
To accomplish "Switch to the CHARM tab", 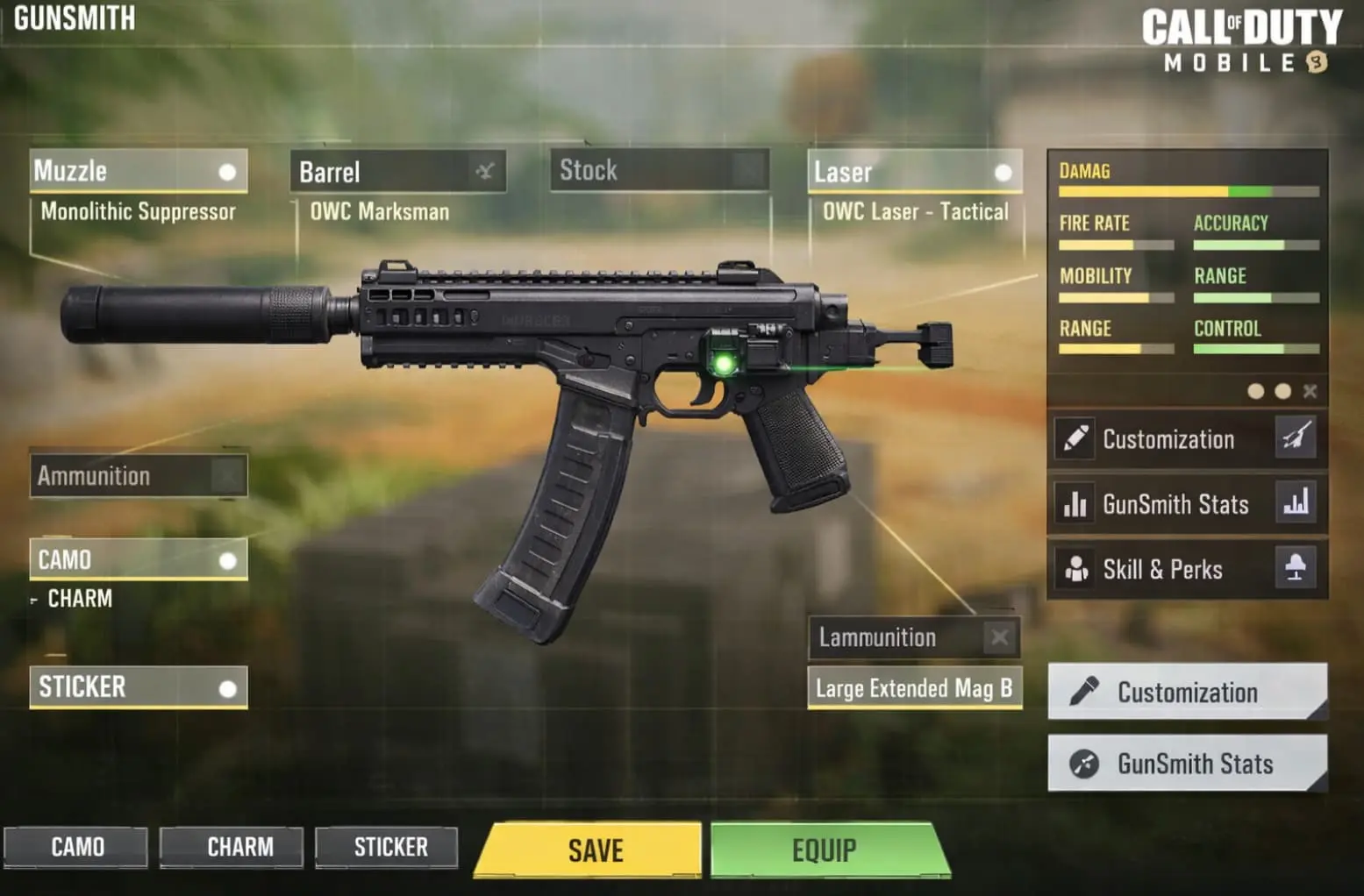I will pos(231,846).
